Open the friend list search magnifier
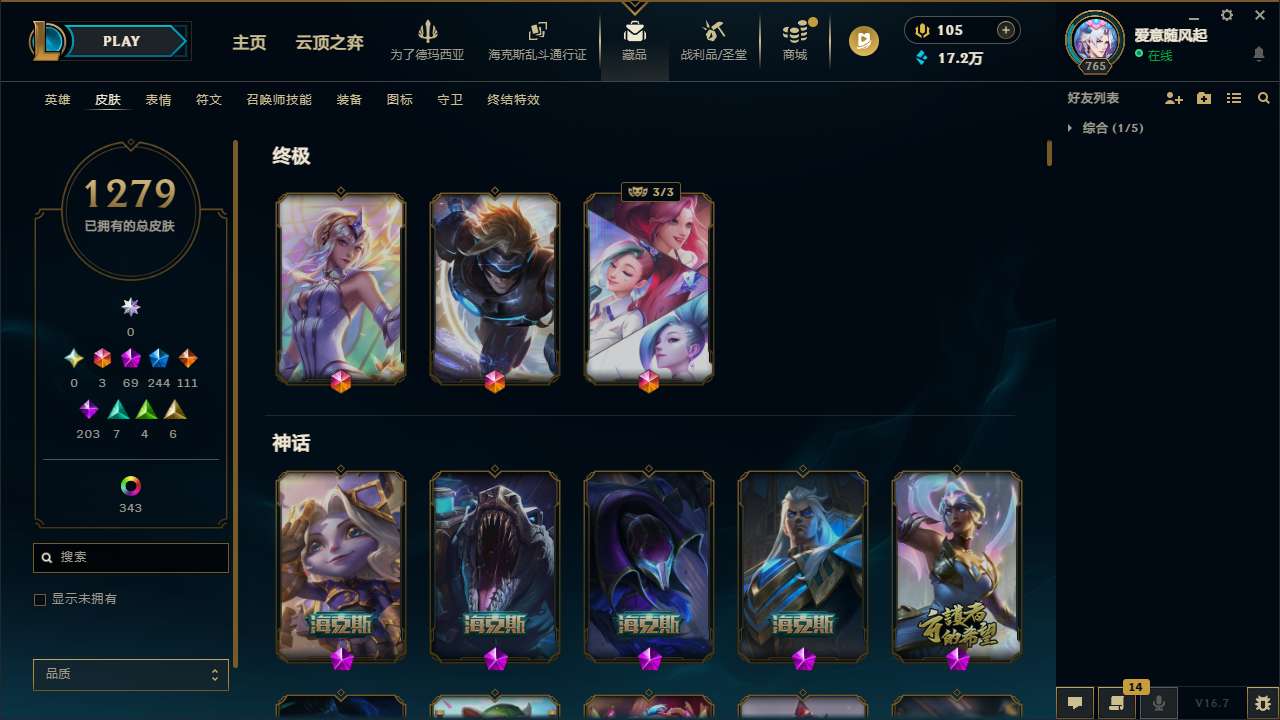Viewport: 1280px width, 720px height. pos(1263,97)
